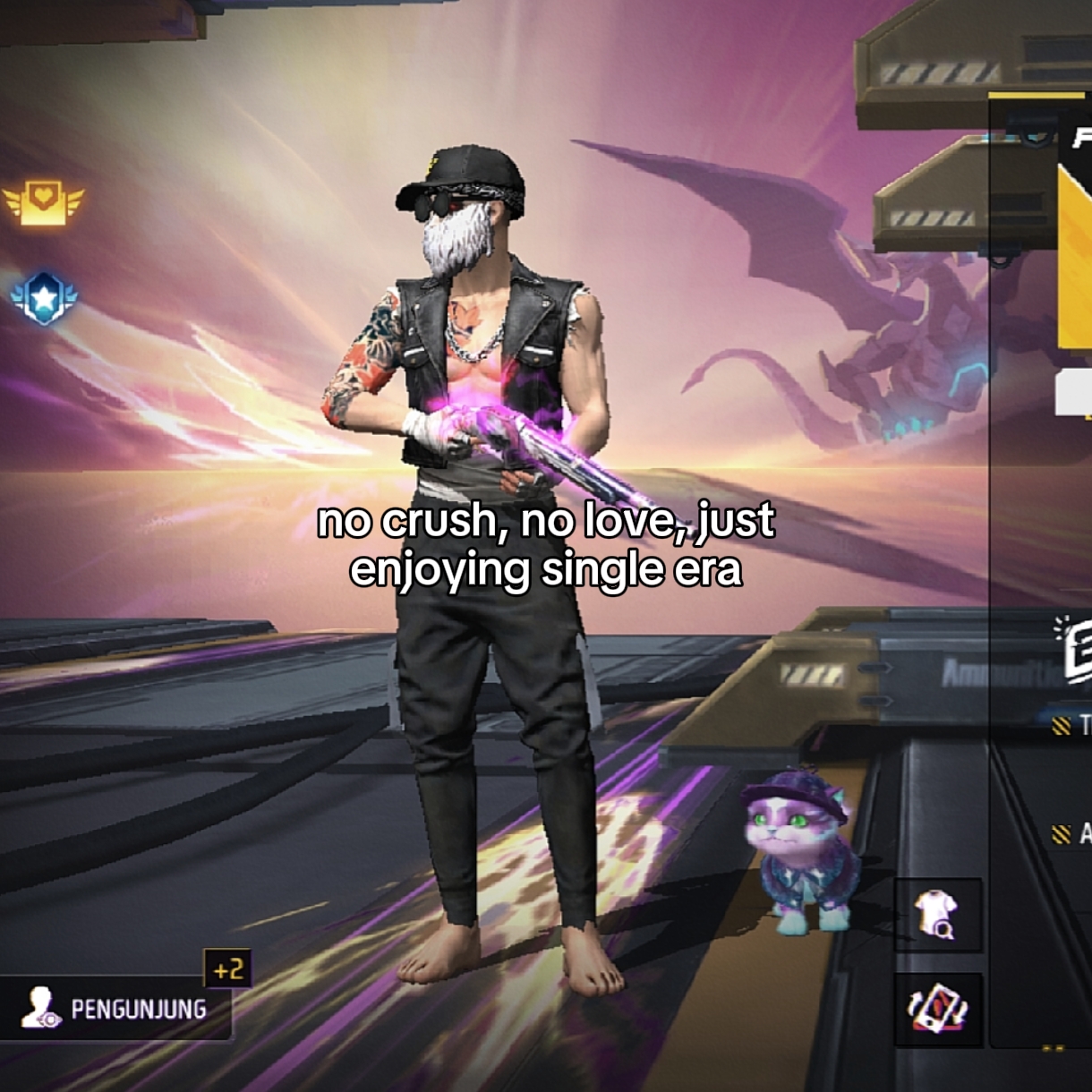Open the blue star badge icon
1092x1092 pixels.
pos(44,298)
